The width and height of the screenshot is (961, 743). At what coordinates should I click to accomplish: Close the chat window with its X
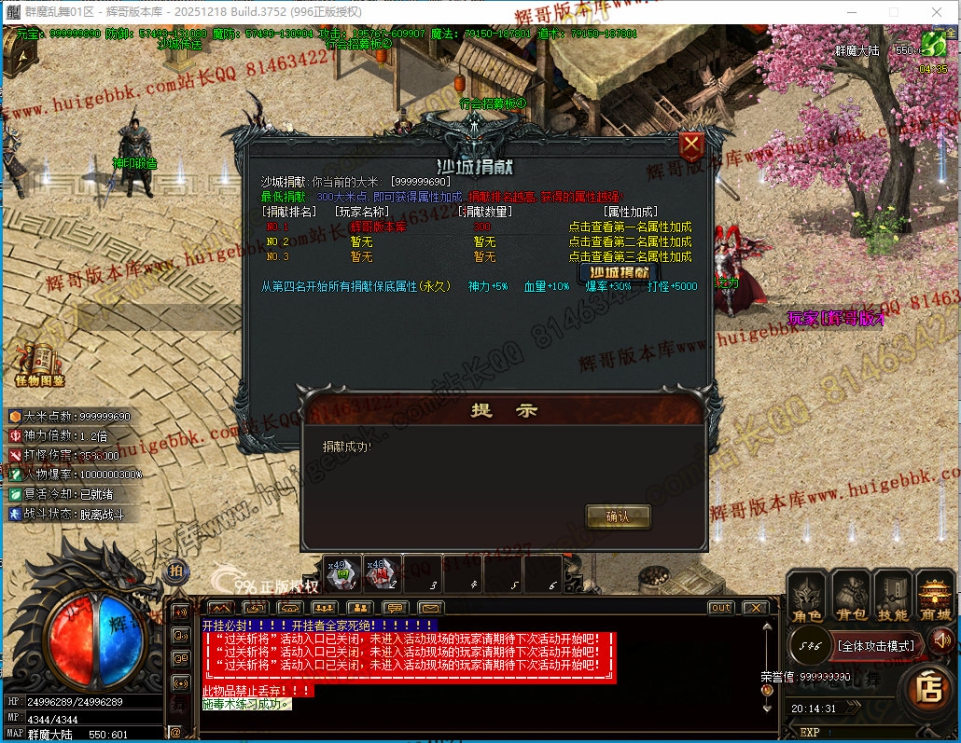tap(756, 608)
